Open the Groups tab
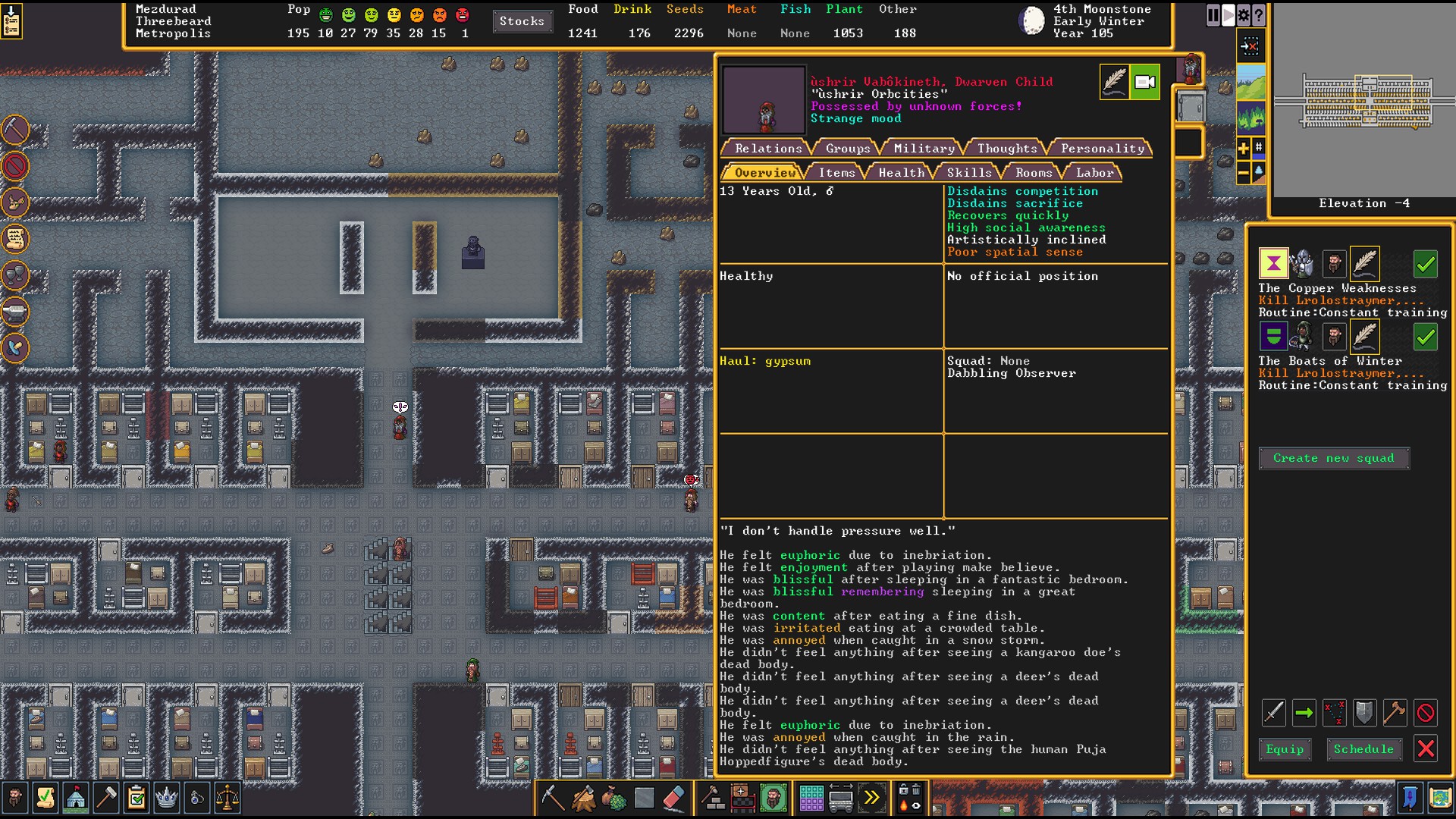This screenshot has width=1456, height=819. point(847,149)
